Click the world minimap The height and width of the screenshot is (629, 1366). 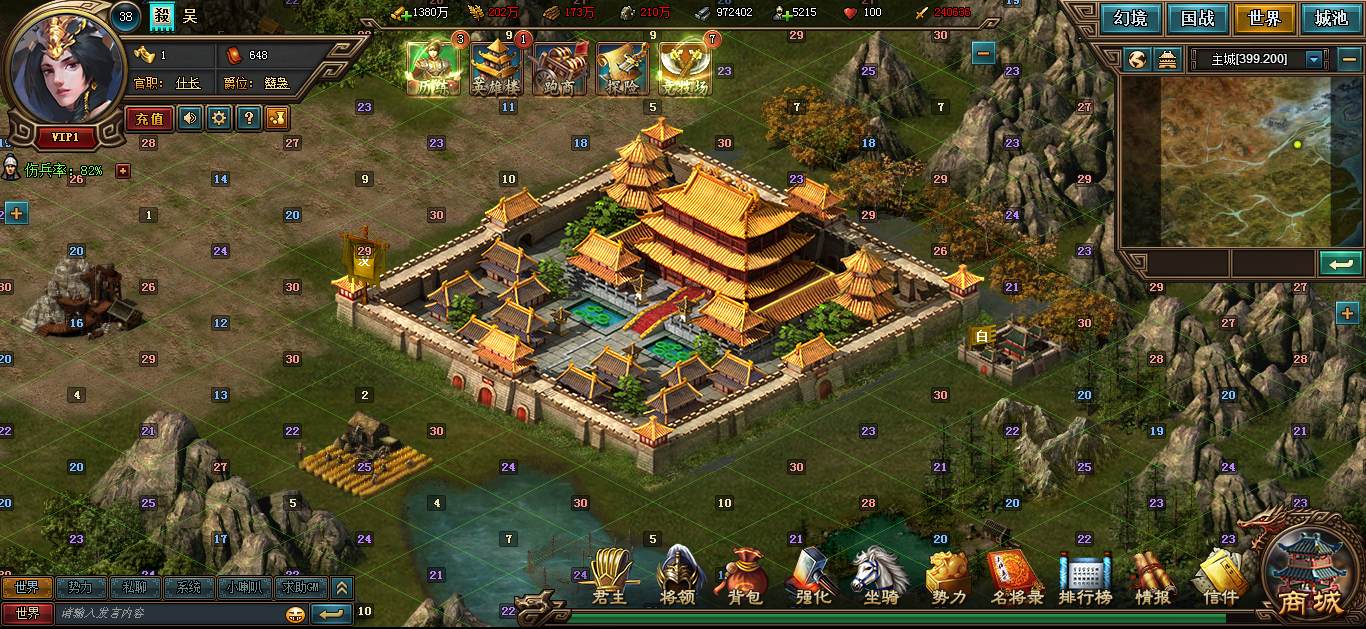coord(1227,160)
